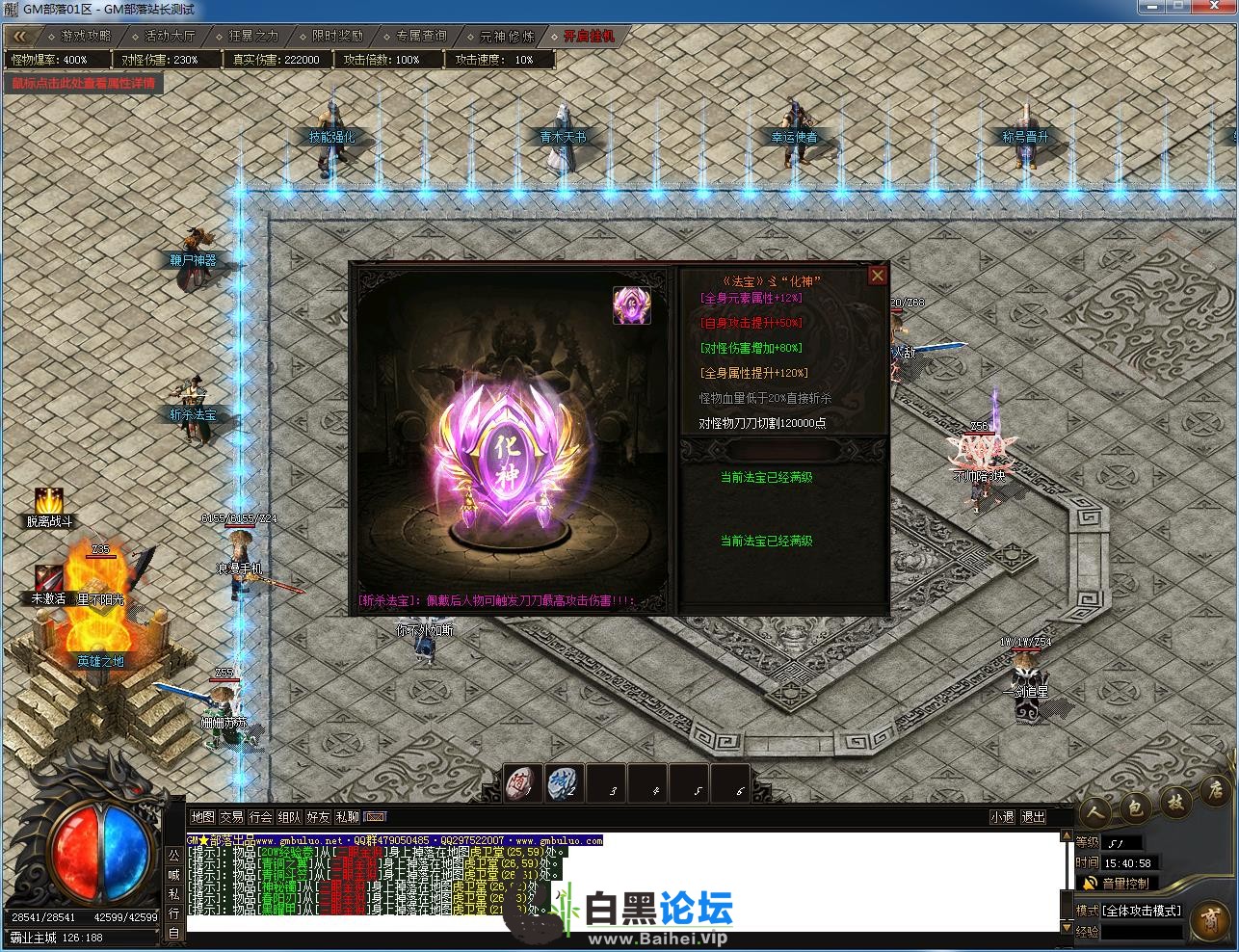Viewport: 1239px width, 952px height.
Task: Open the 活动大厅 menu
Action: click(169, 36)
